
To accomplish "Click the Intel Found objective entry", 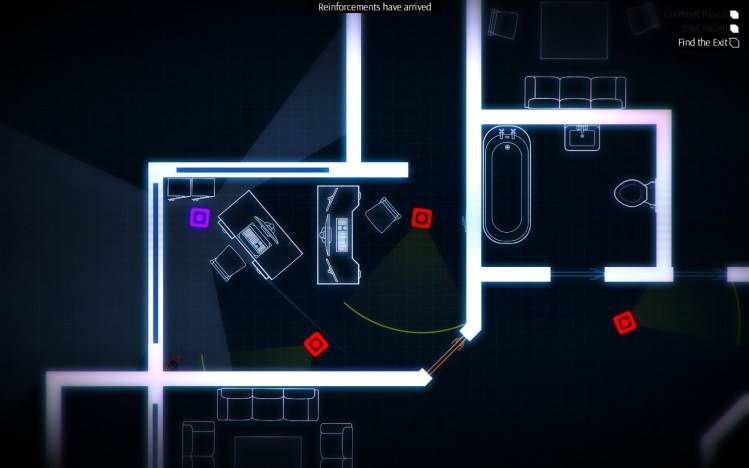I will click(x=702, y=28).
